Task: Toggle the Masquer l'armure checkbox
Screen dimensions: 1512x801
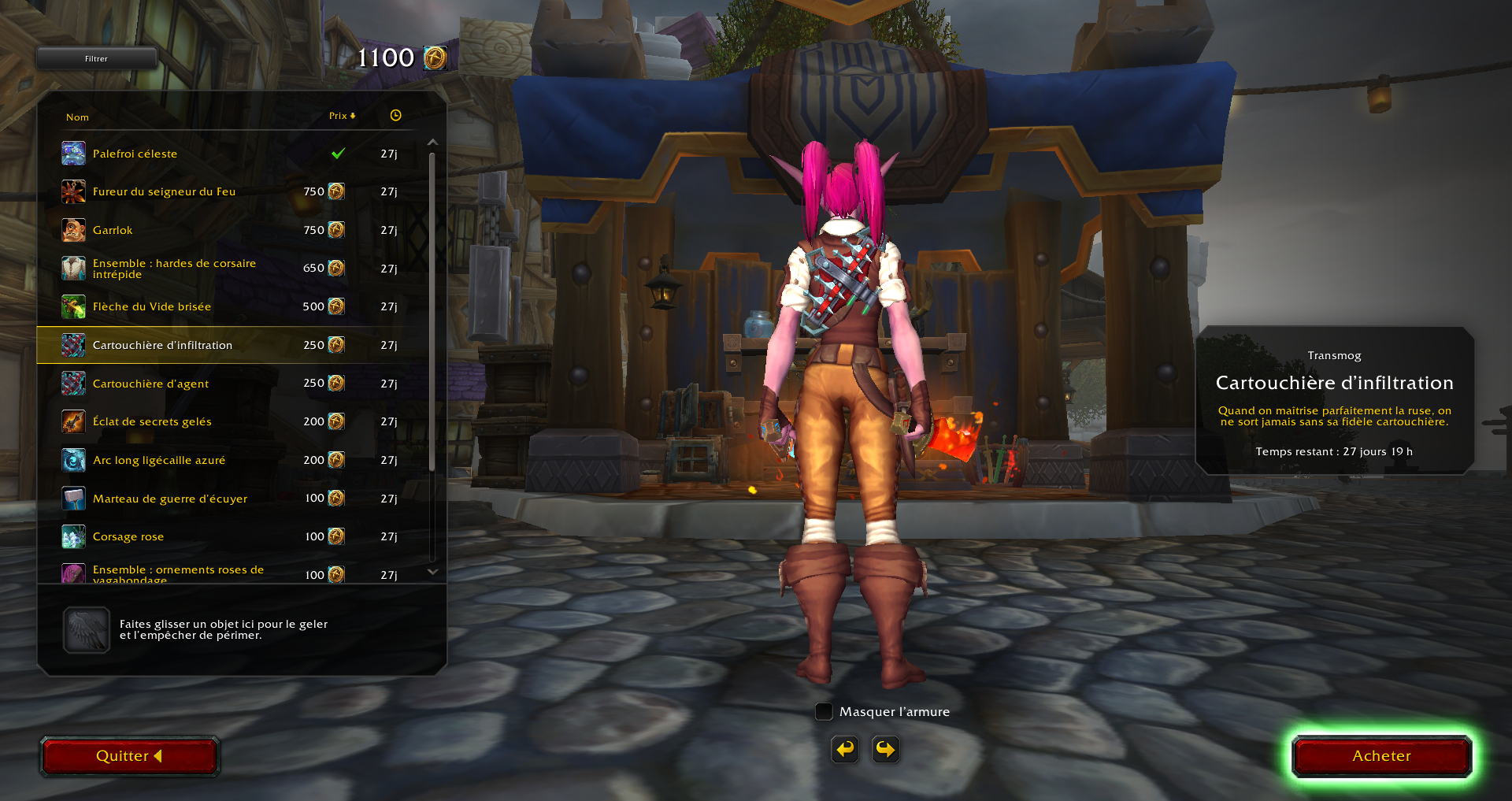Action: tap(824, 711)
